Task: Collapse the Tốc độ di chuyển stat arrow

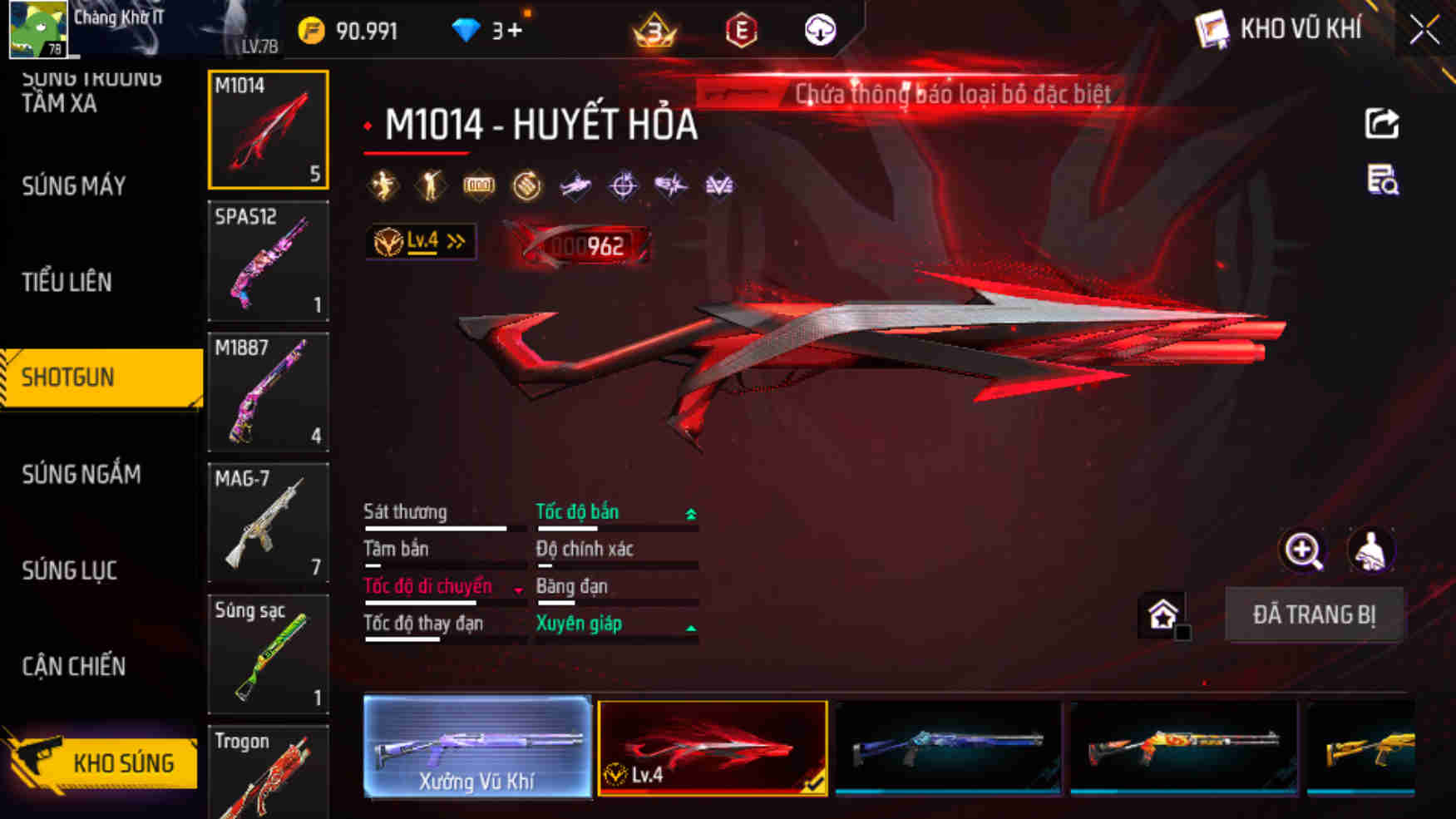Action: 519,590
